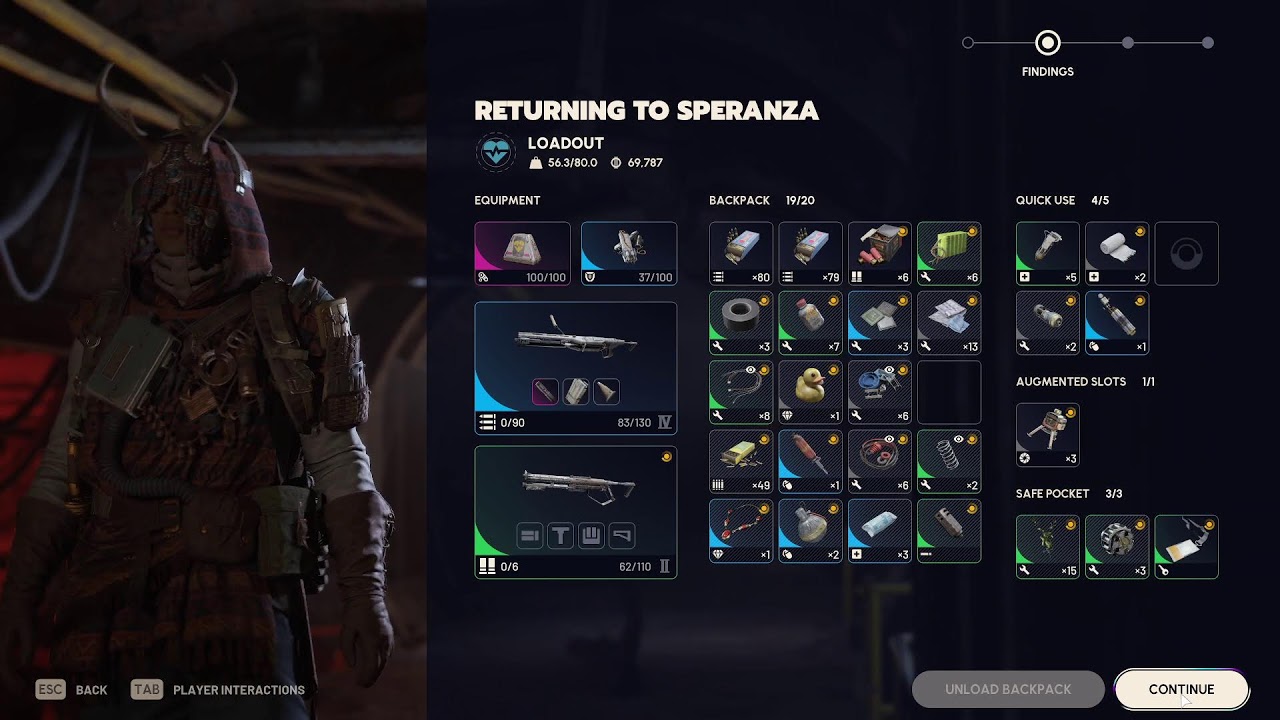Image resolution: width=1280 pixels, height=720 pixels.
Task: Select the rubber duck backpack item
Action: (810, 392)
